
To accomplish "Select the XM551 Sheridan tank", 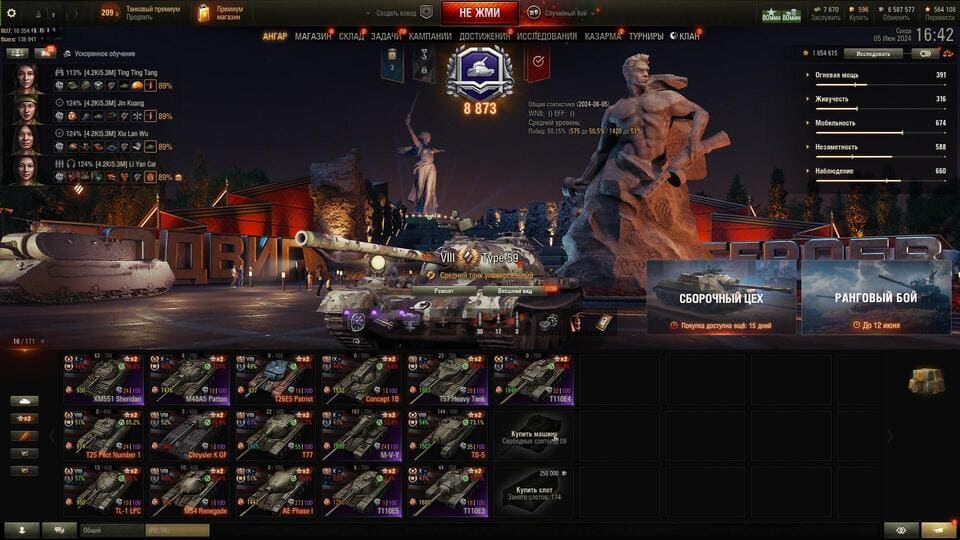I will tap(104, 379).
